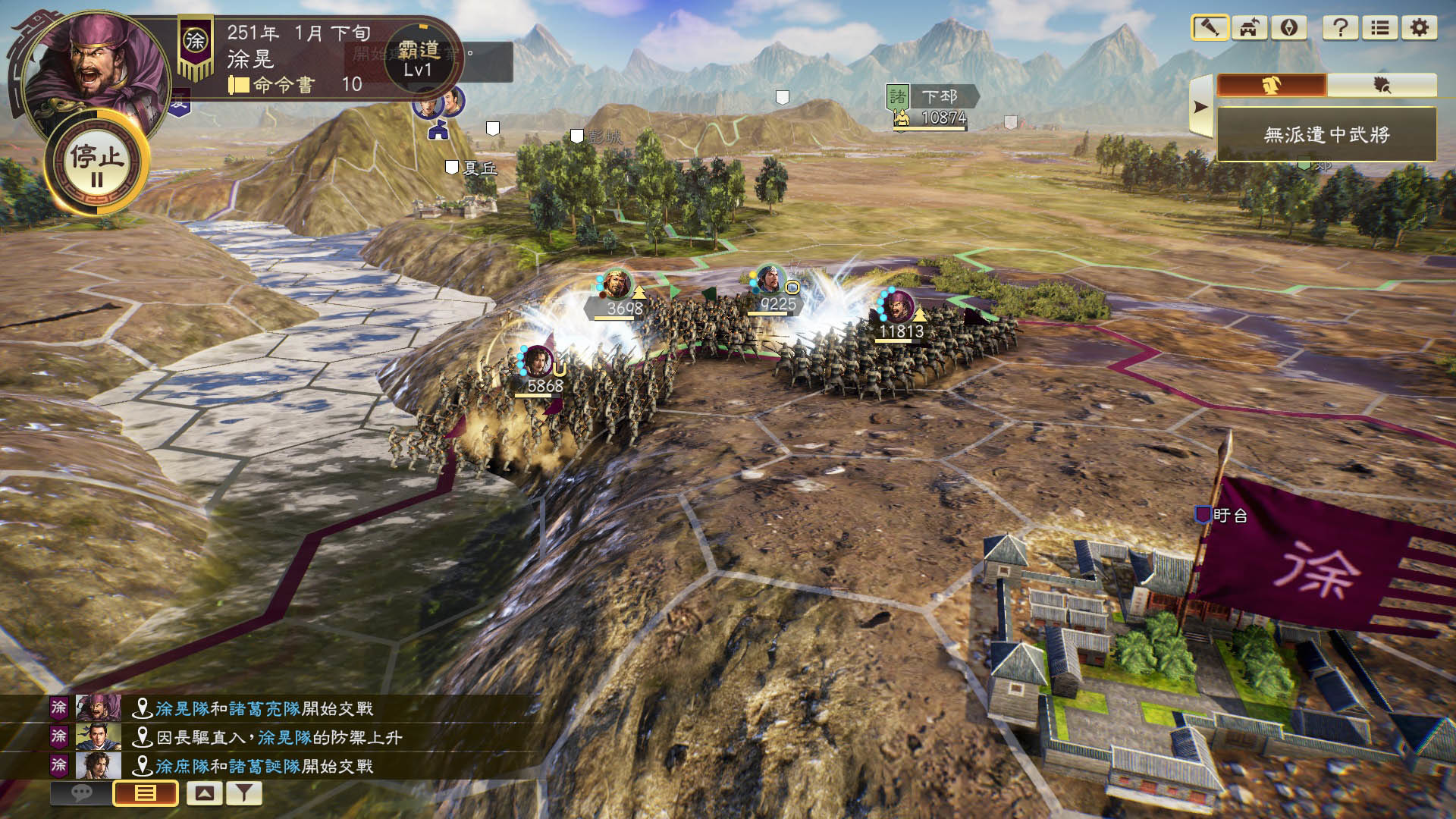This screenshot has width=1456, height=819.
Task: Collapse the side panel arrow
Action: [1200, 107]
